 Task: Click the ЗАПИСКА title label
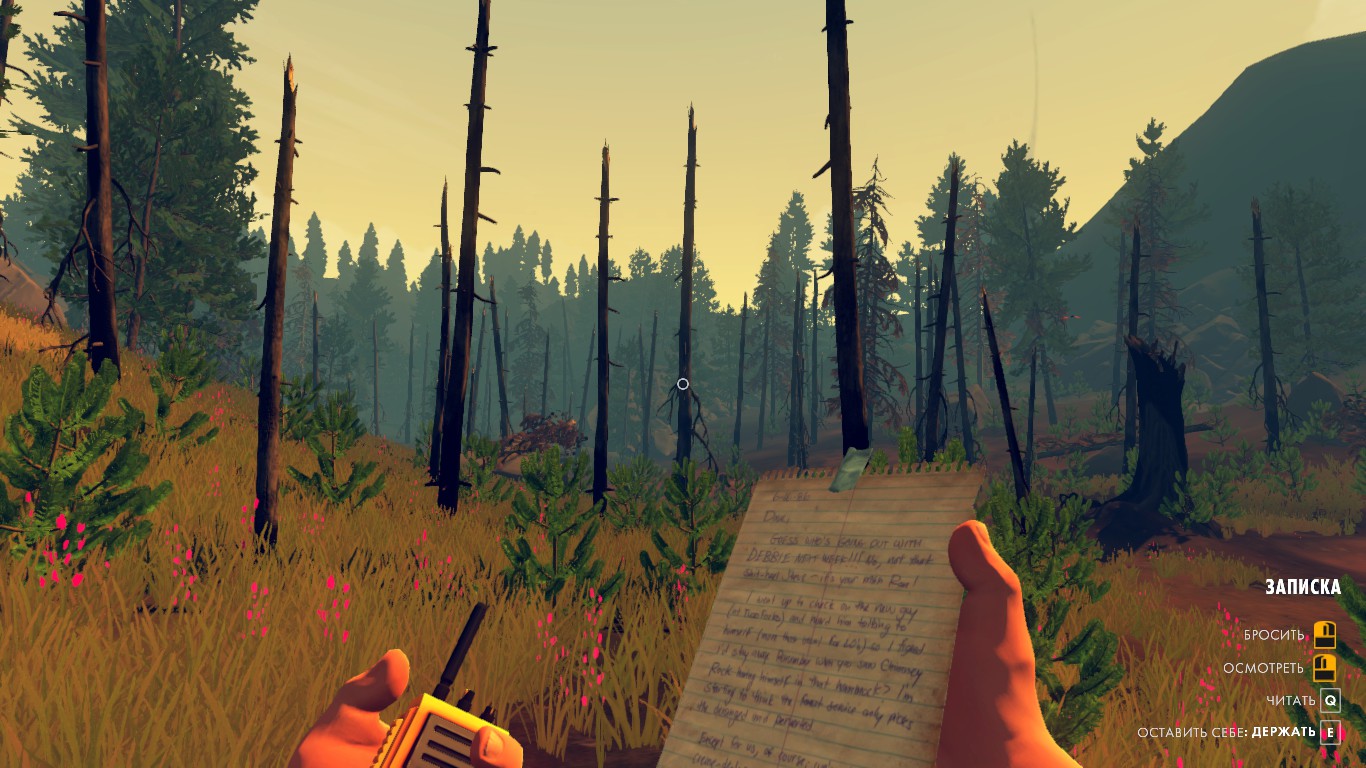coord(1303,585)
